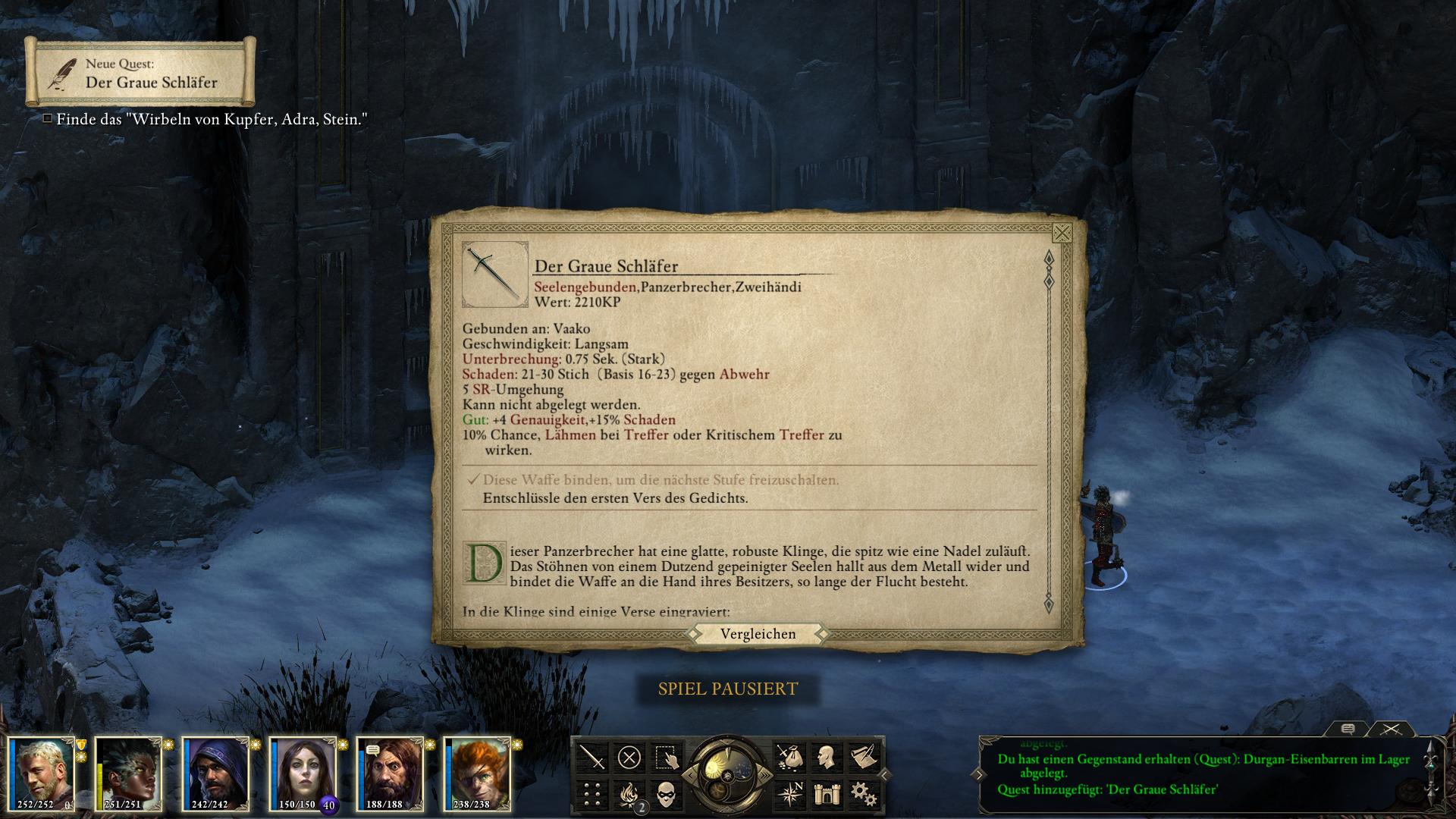Viewport: 1456px width, 819px height.
Task: Choose the select-all party icon
Action: point(667,757)
